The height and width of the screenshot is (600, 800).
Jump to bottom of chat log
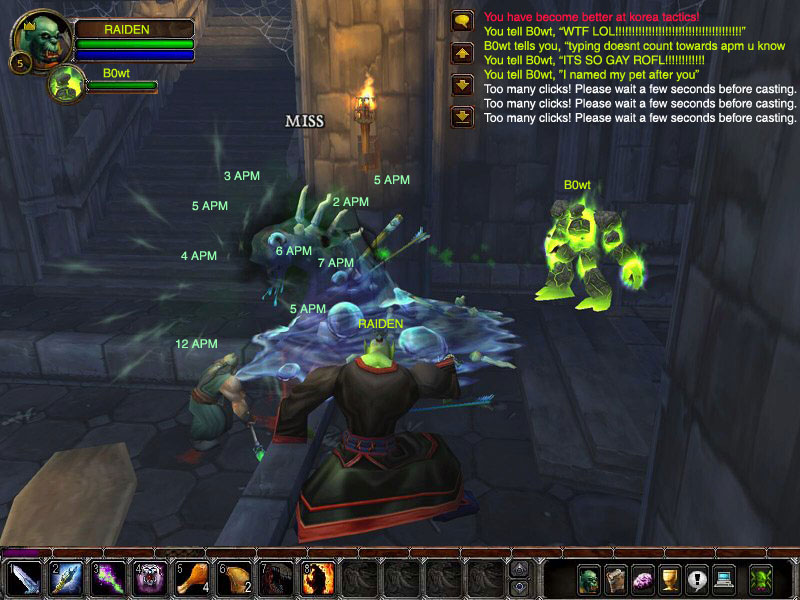(x=462, y=117)
